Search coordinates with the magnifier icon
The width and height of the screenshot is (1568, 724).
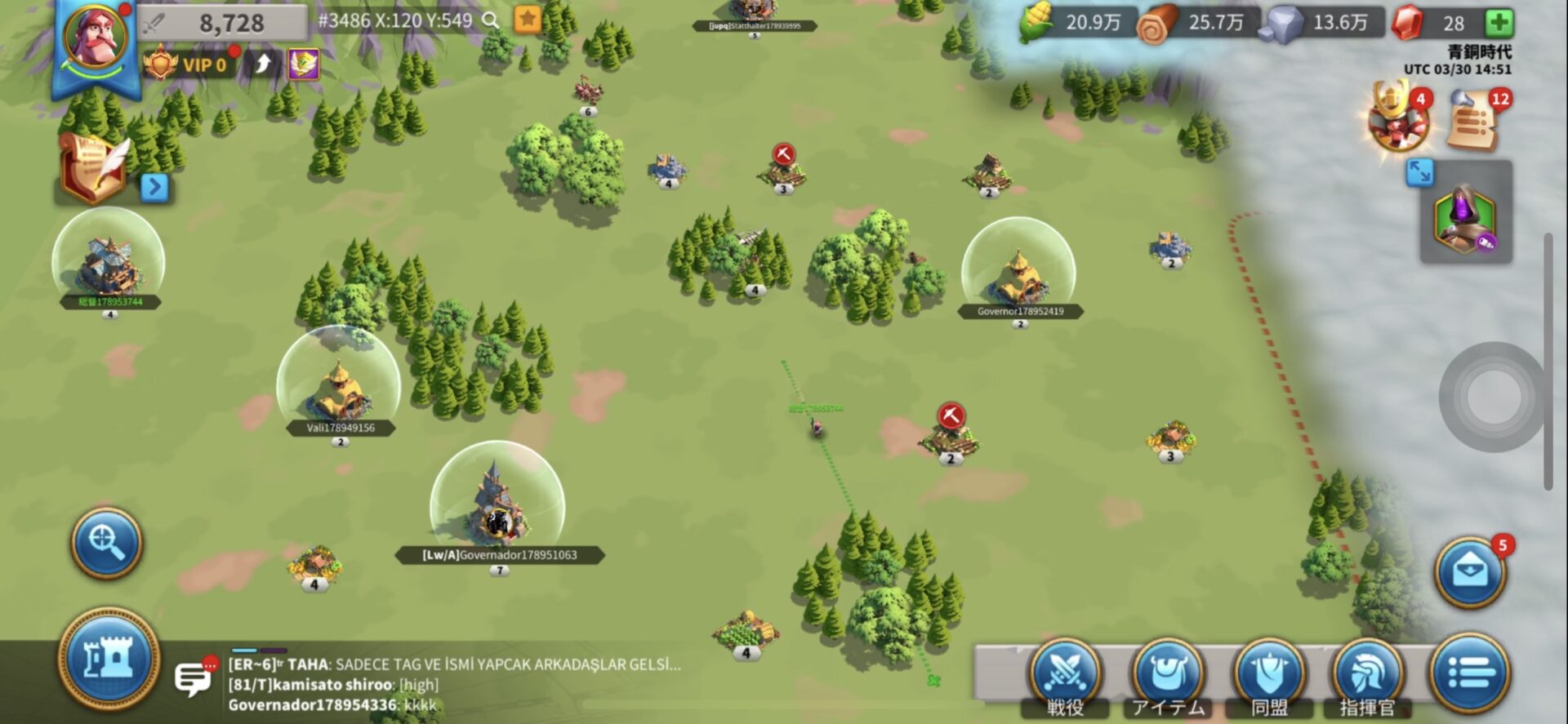(x=490, y=20)
